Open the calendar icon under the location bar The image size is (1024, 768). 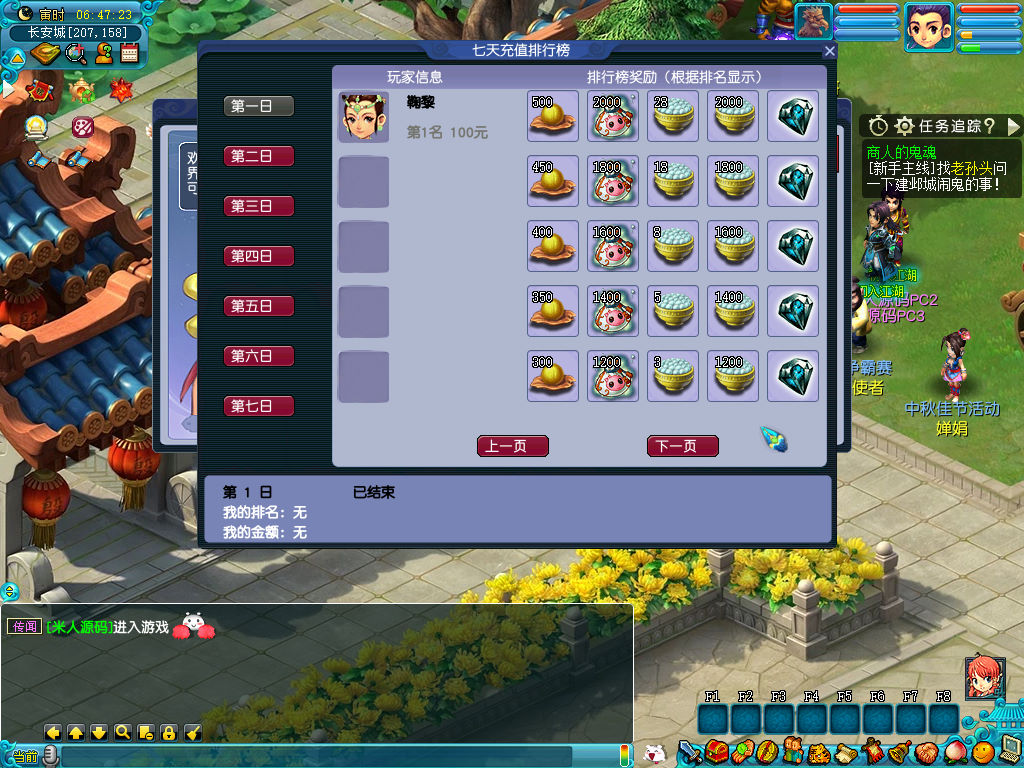point(128,54)
